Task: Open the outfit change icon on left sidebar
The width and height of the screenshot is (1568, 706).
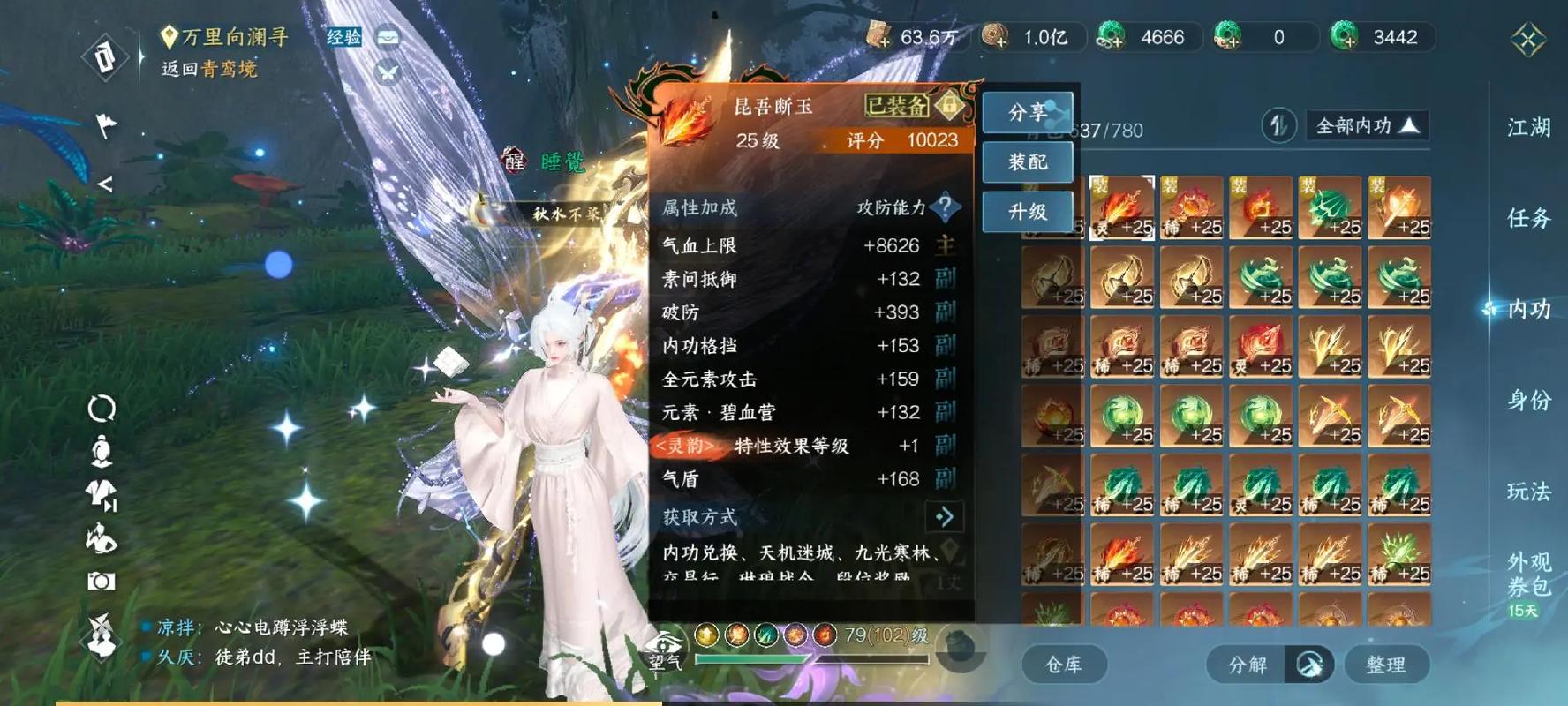Action: 100,494
